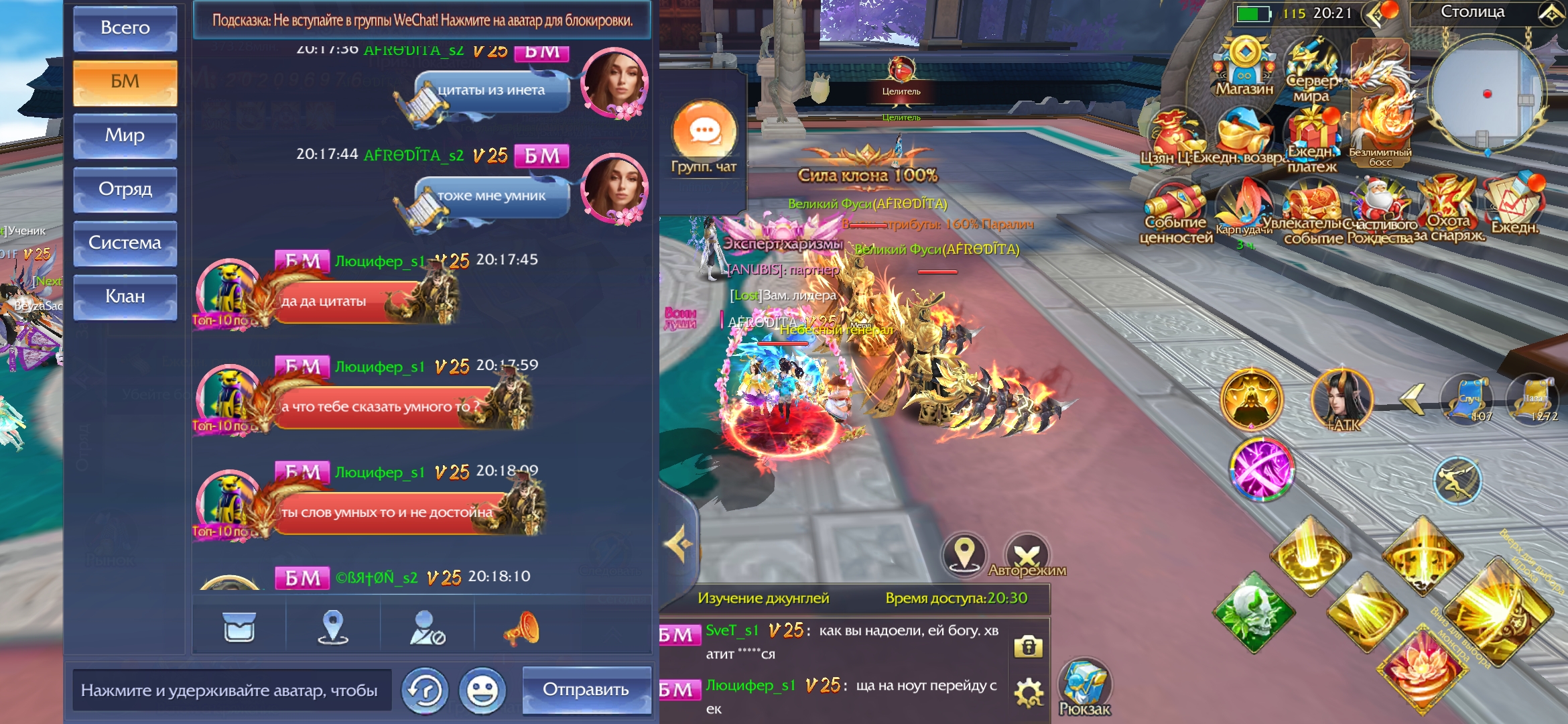Screen dimensions: 1568x724
Task: Switch to the Всего chat tab
Action: [x=125, y=28]
